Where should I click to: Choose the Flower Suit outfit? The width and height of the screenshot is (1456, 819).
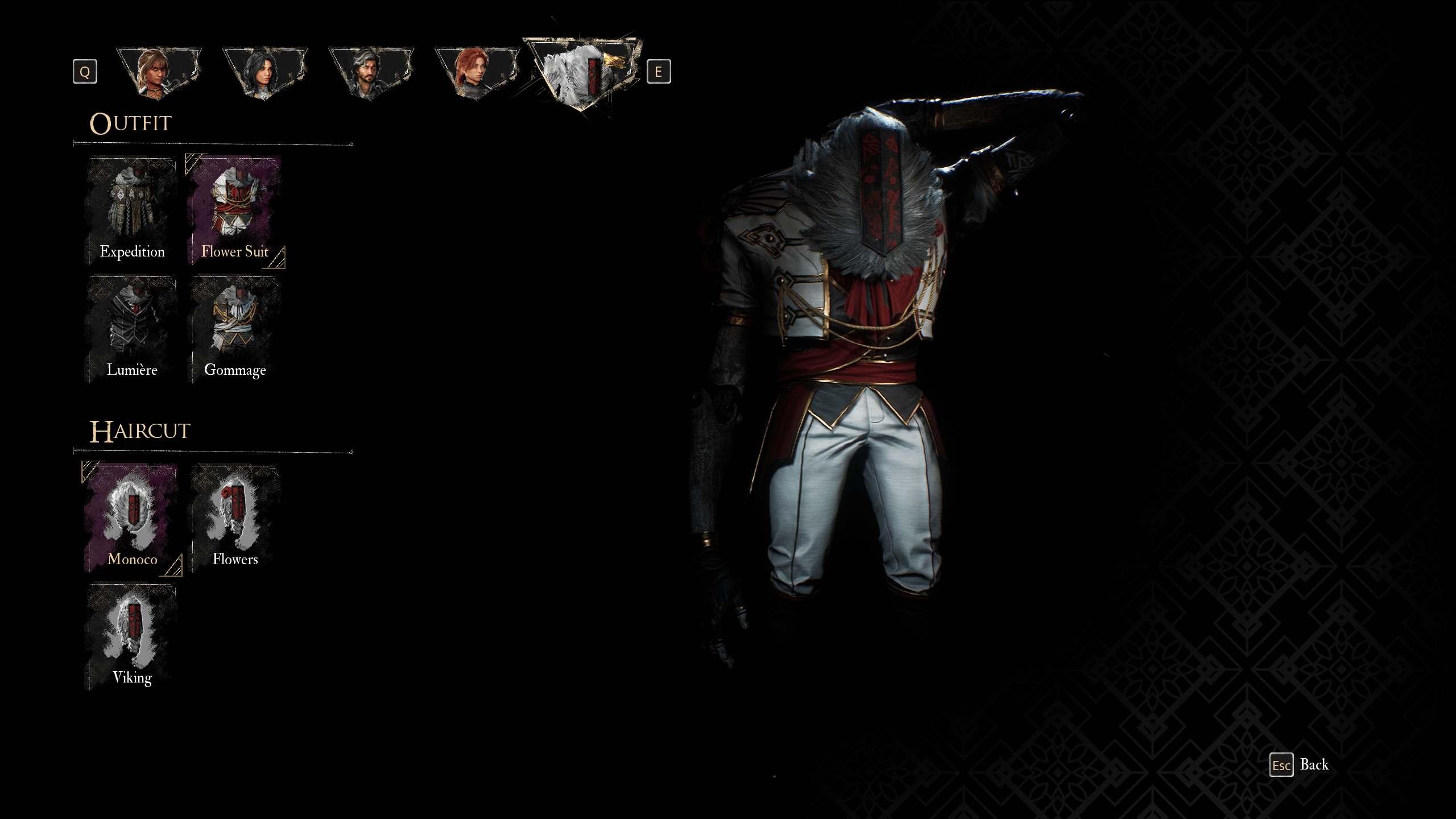[234, 210]
